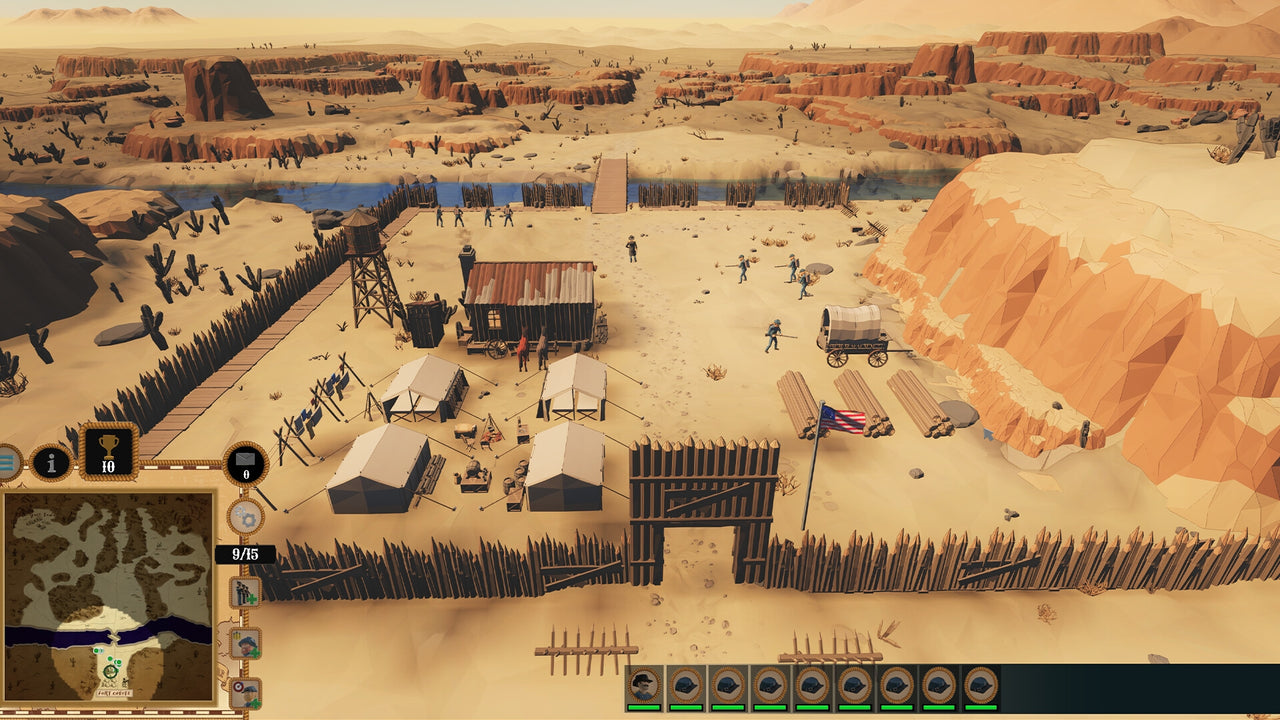Click the officer's green health bar

pyautogui.click(x=646, y=707)
